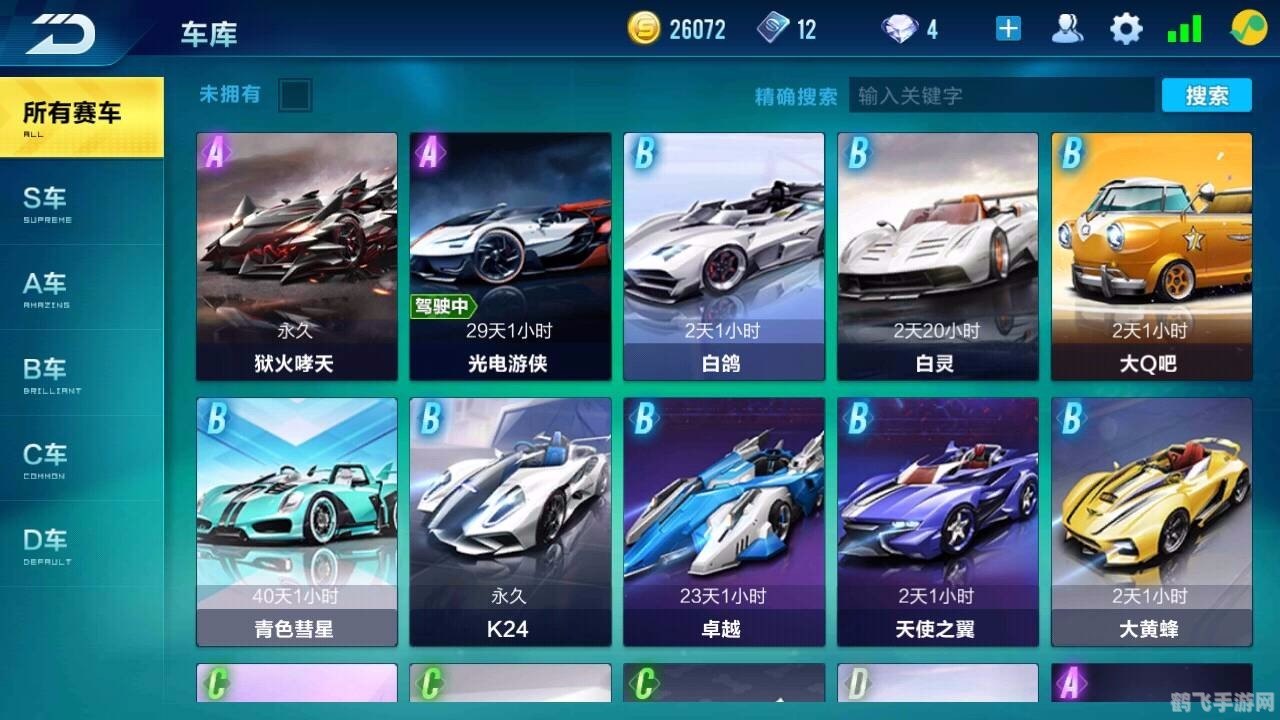Choose the 光电游侠 car card
This screenshot has width=1280, height=720.
click(x=510, y=256)
